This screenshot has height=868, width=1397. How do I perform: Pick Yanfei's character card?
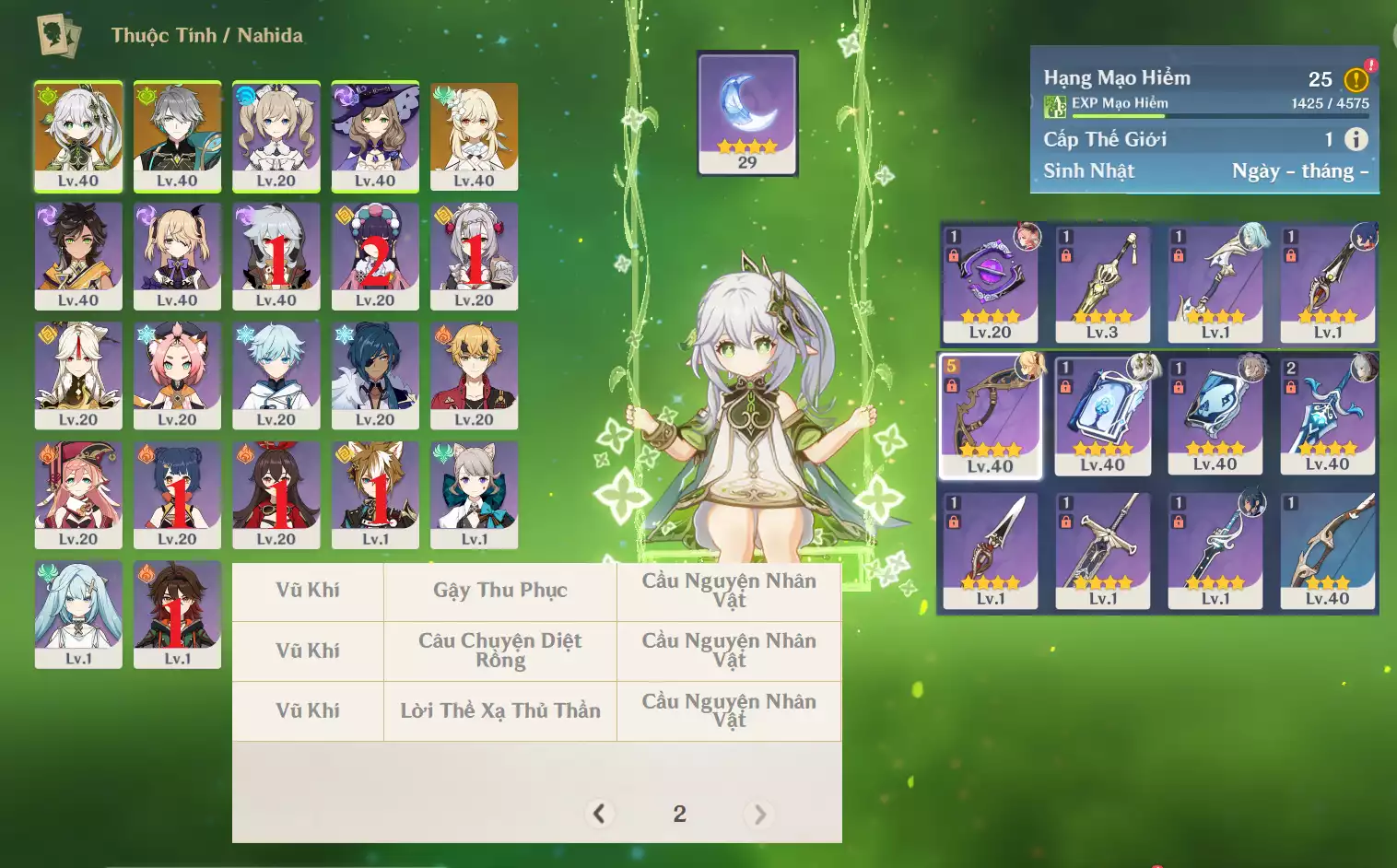(78, 495)
